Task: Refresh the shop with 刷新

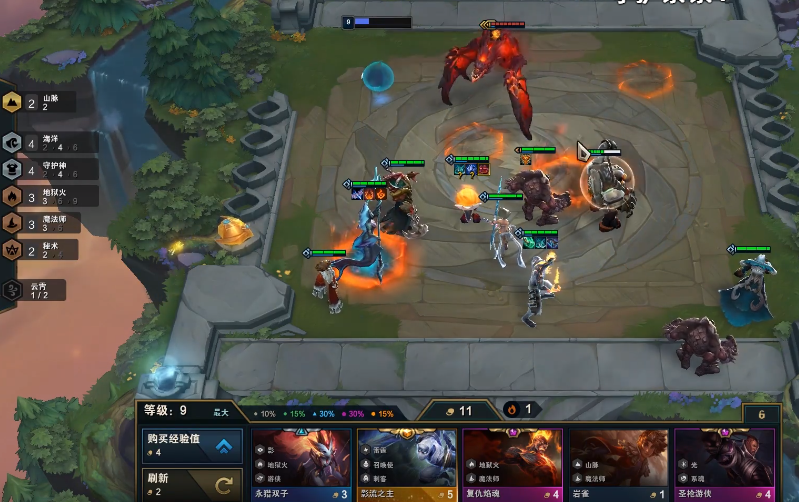Action: 192,485
